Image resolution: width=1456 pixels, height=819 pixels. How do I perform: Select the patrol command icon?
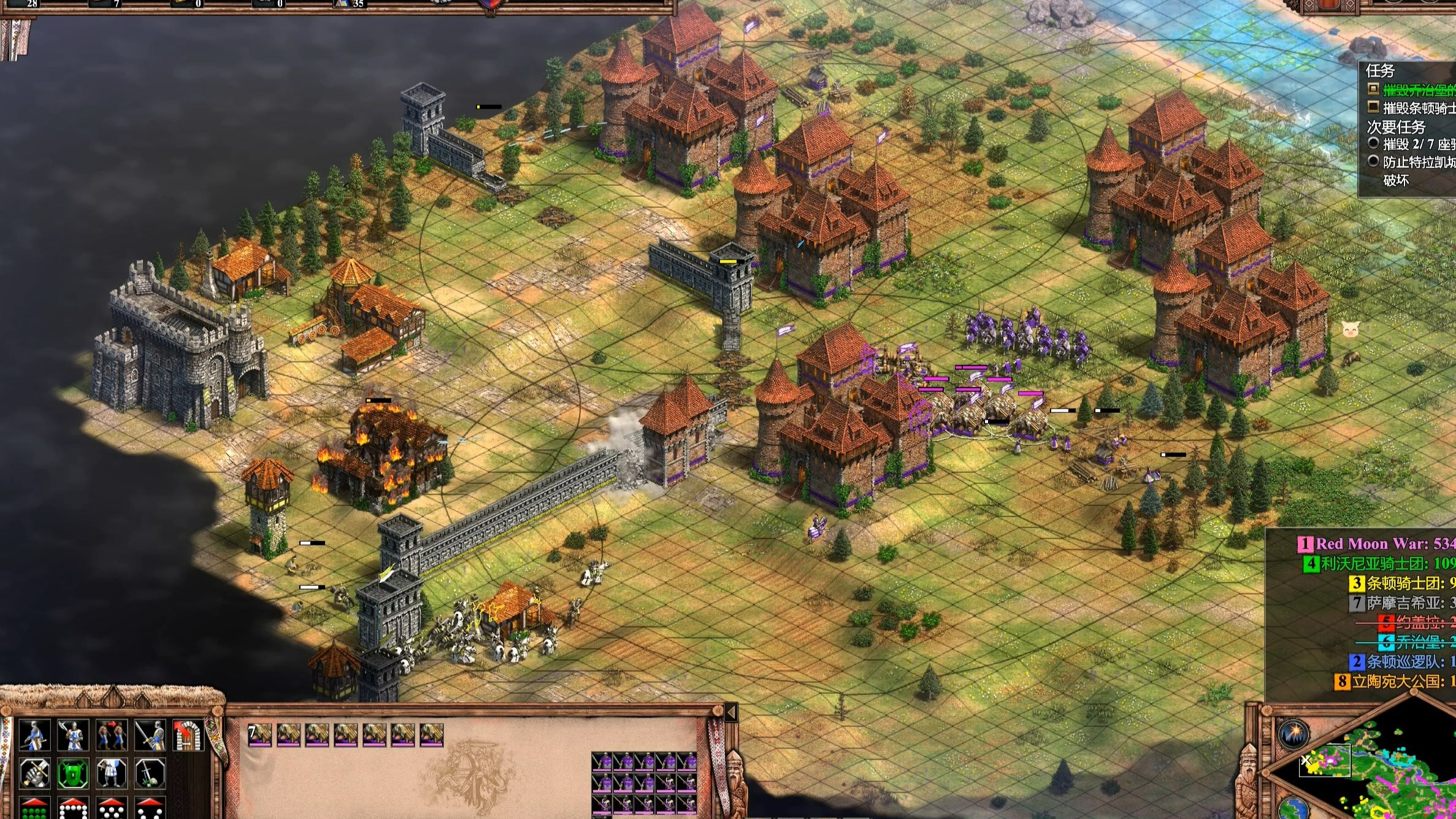tap(34, 735)
